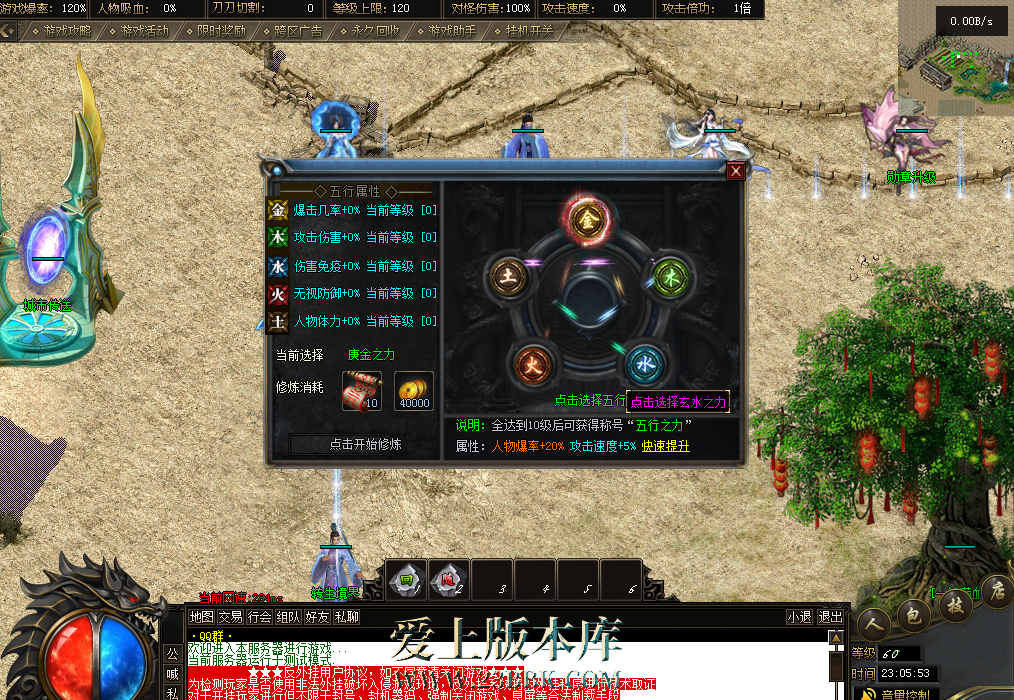Open the 交易 trade button above chat
Viewport: 1014px width, 700px height.
[x=231, y=617]
